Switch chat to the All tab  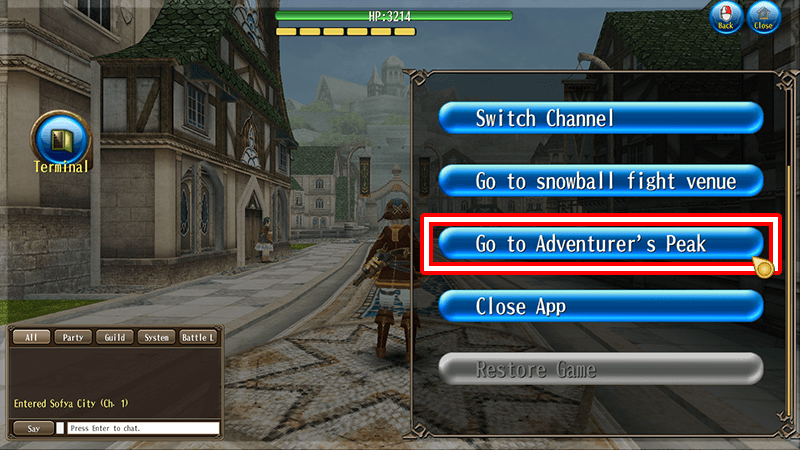click(x=31, y=337)
